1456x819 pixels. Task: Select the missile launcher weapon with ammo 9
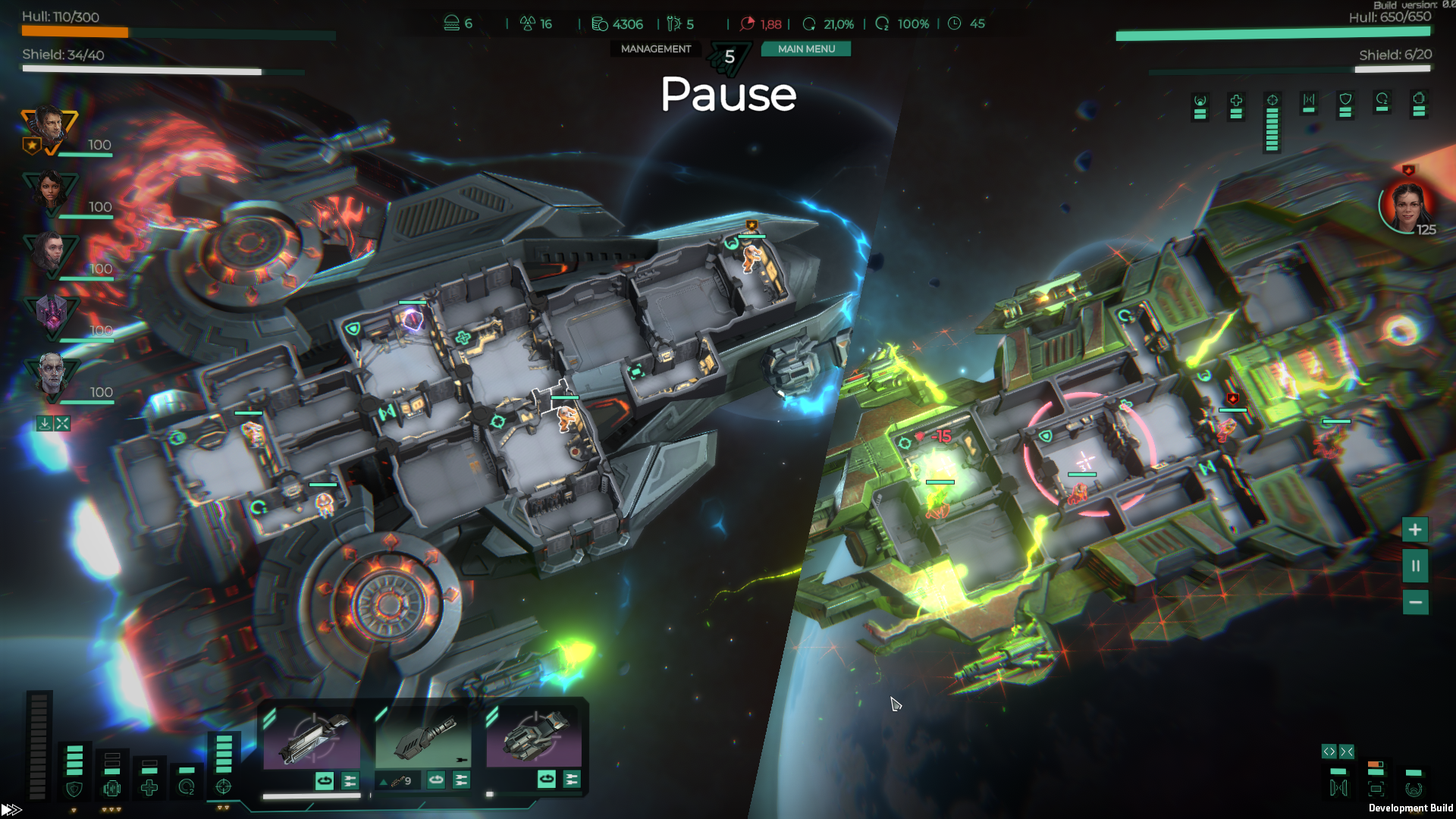tap(423, 739)
